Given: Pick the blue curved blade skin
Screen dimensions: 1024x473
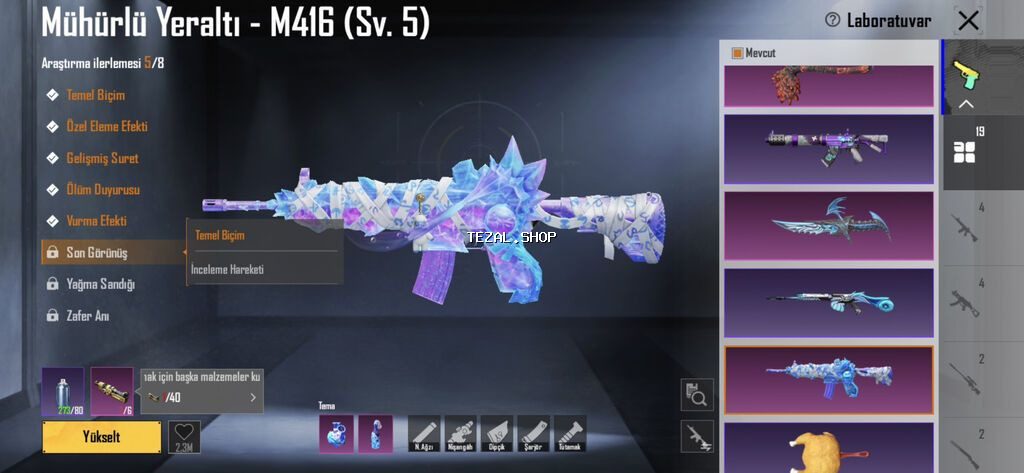Looking at the screenshot, I should (x=828, y=225).
